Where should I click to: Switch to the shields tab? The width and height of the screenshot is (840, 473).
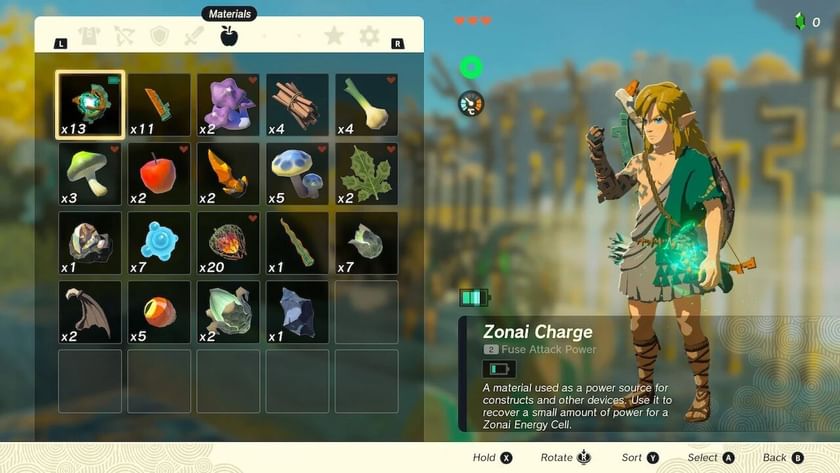(159, 37)
